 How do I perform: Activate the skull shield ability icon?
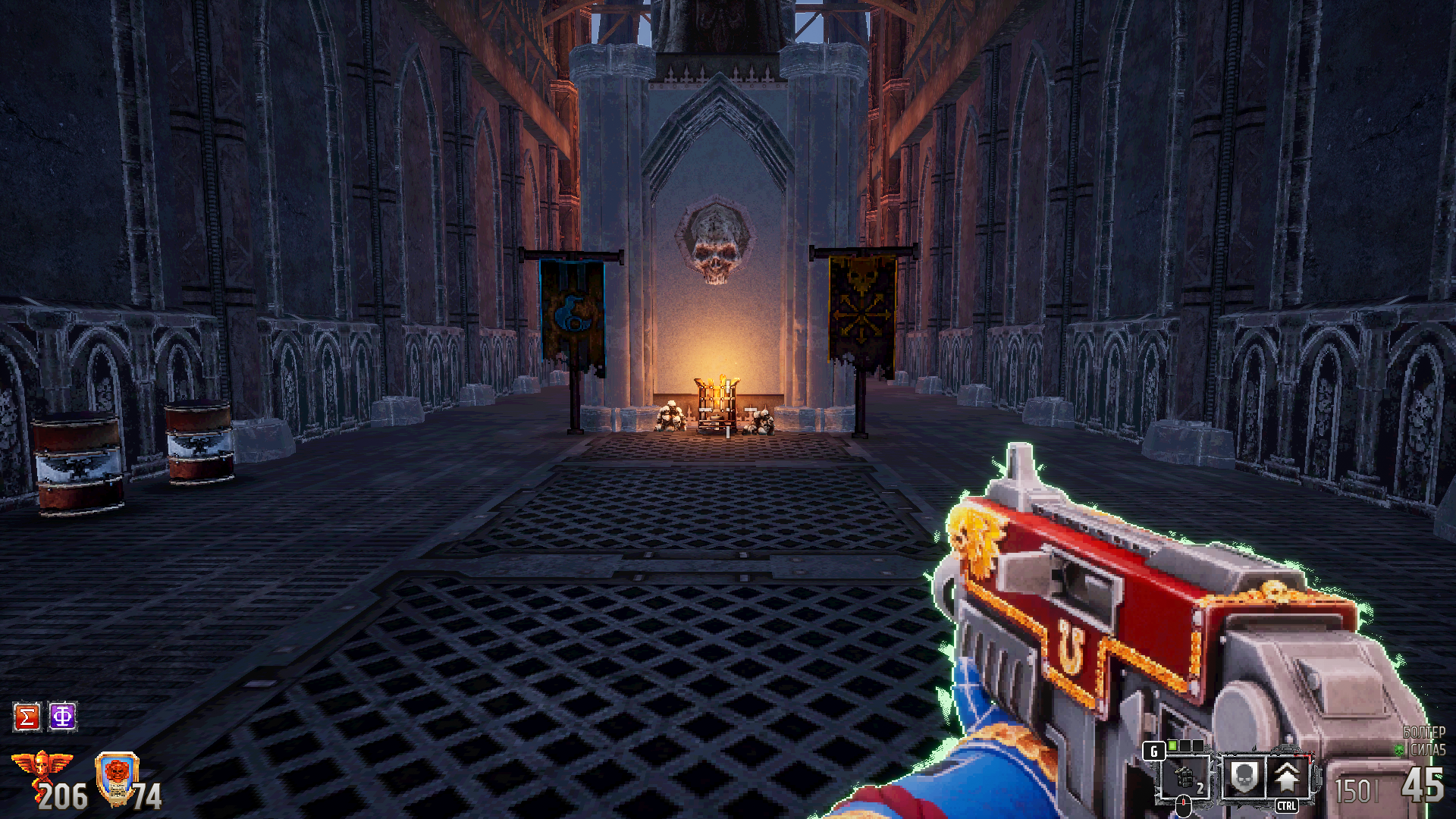point(1244,777)
